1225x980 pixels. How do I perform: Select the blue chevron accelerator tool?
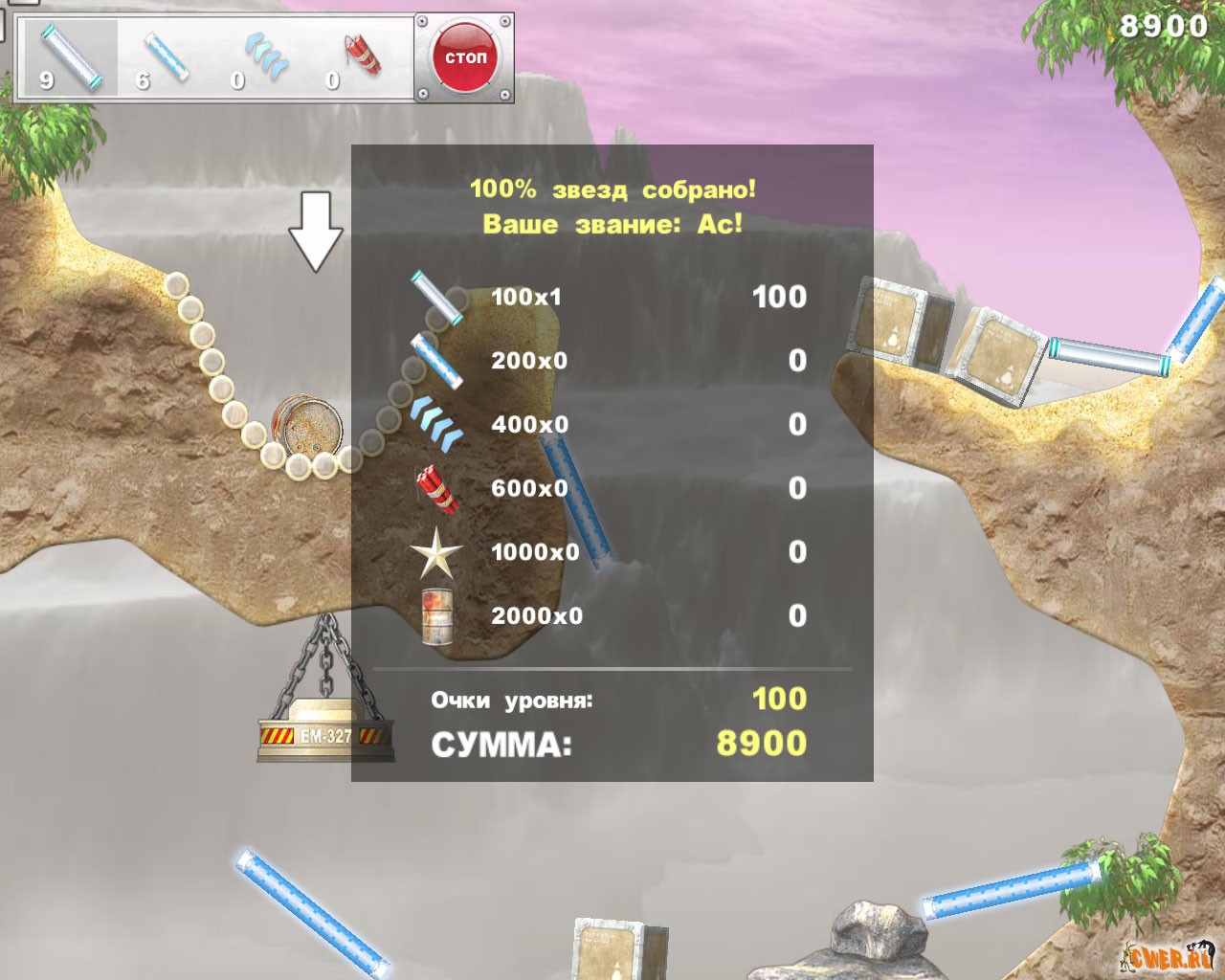[264, 56]
